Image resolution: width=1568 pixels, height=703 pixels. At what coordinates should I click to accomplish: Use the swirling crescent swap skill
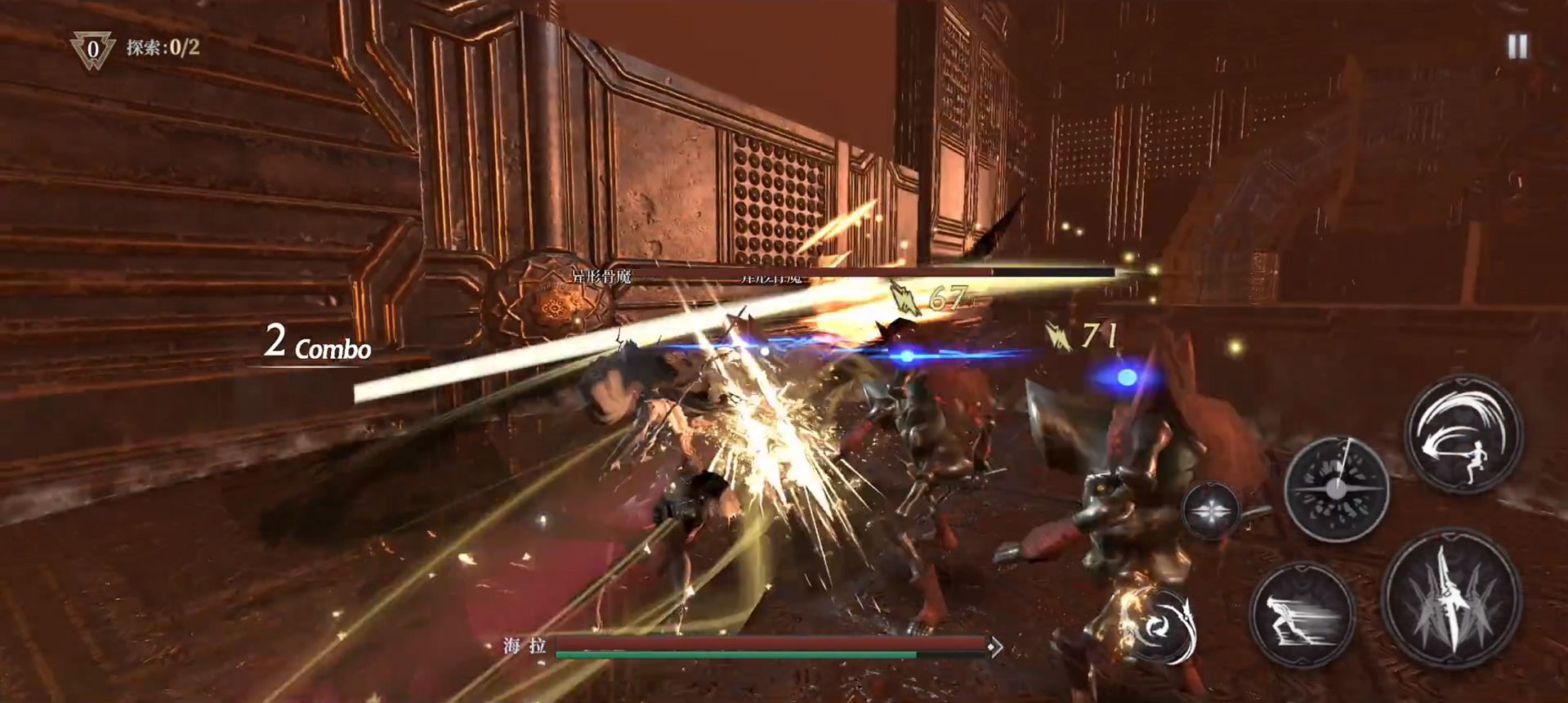coord(1159,625)
